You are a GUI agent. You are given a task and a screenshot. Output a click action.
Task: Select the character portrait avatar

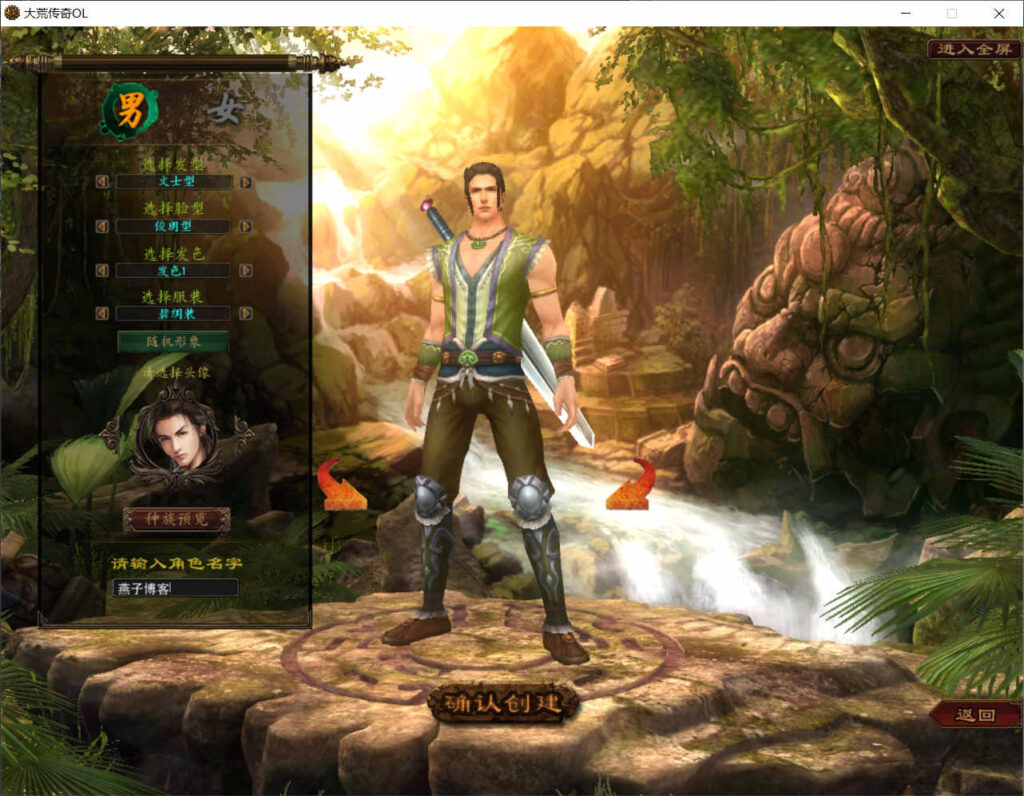[x=176, y=438]
